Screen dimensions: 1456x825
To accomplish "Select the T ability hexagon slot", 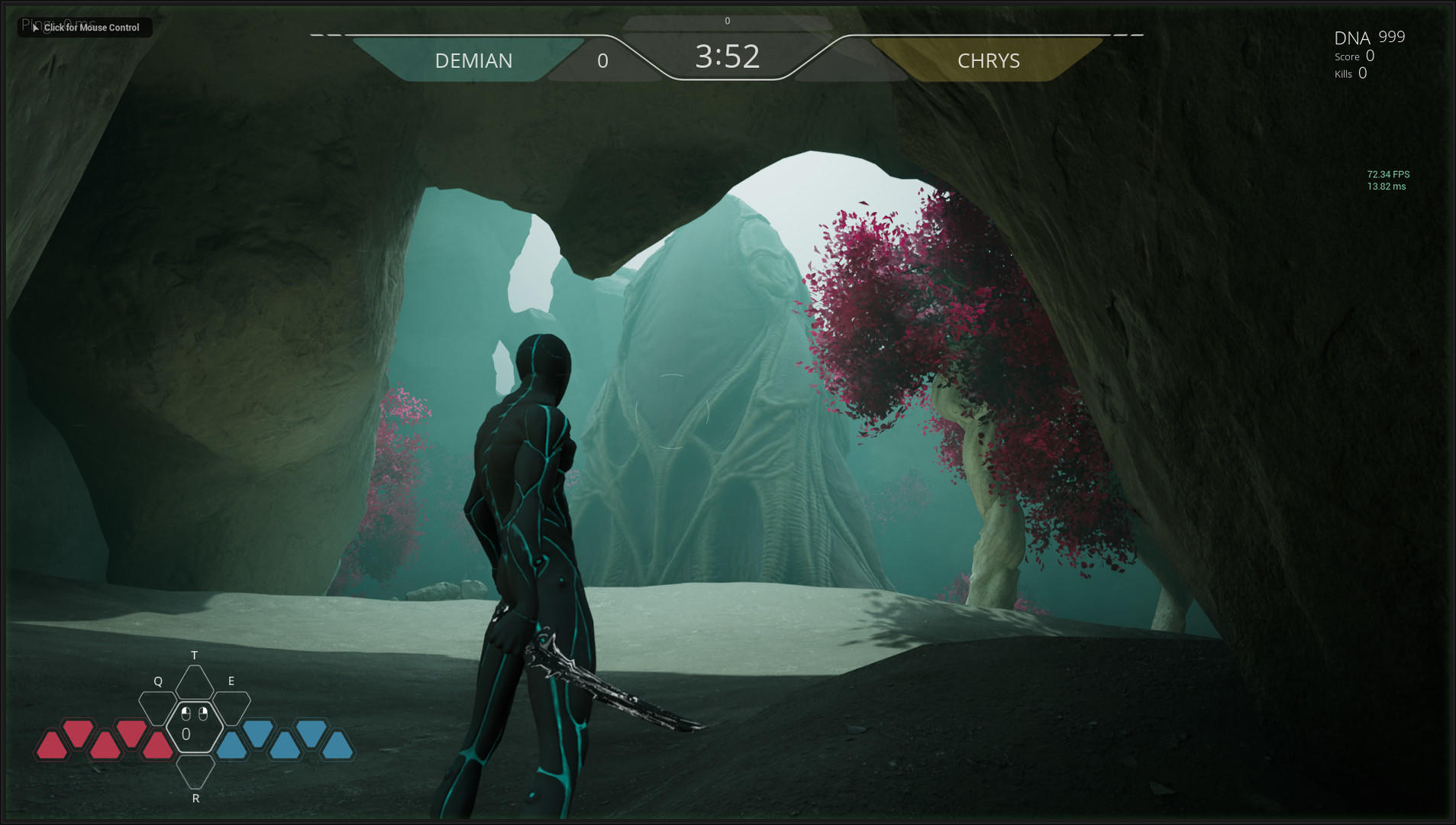I will pyautogui.click(x=194, y=682).
